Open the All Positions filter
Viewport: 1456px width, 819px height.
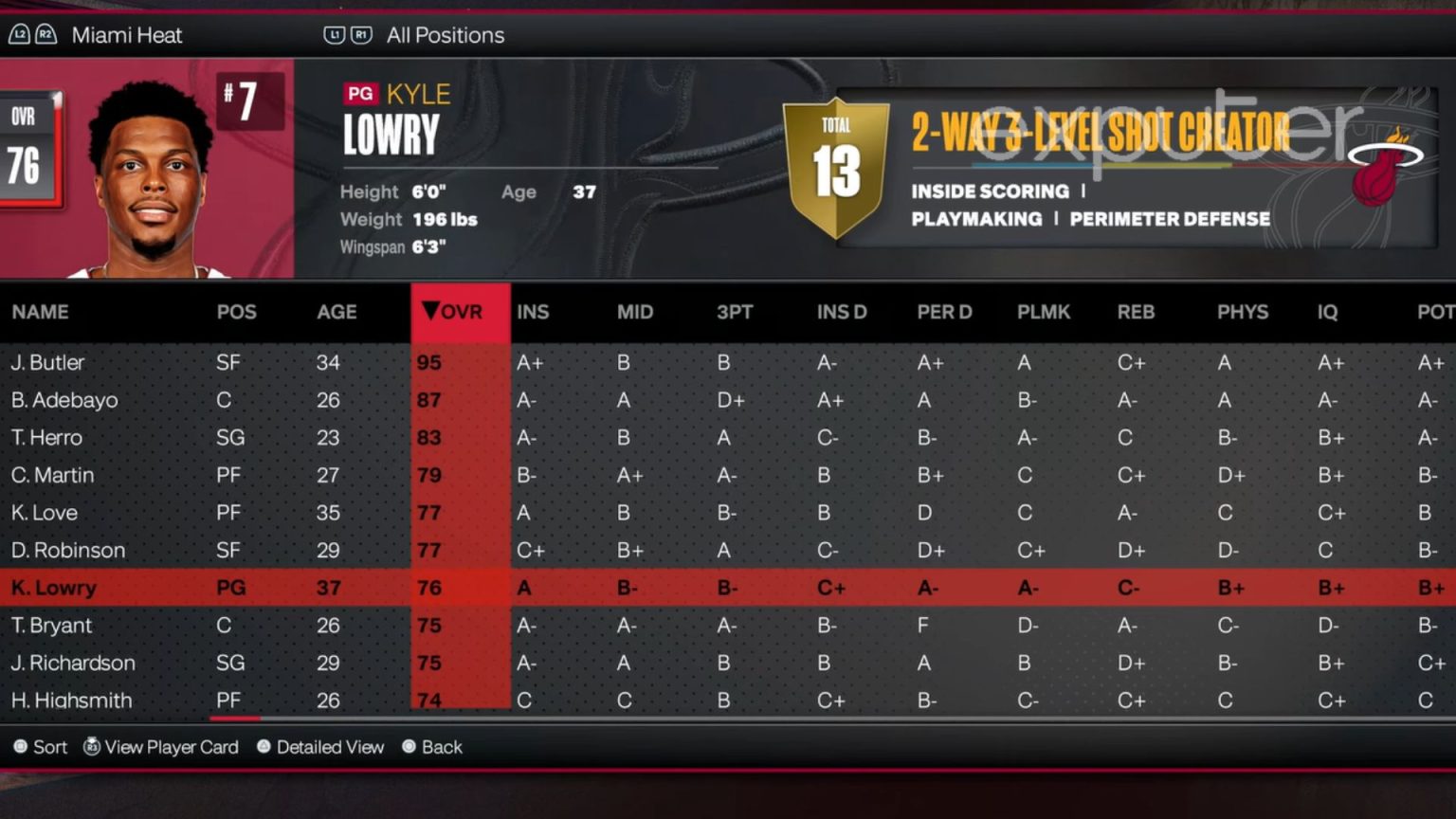(x=446, y=35)
